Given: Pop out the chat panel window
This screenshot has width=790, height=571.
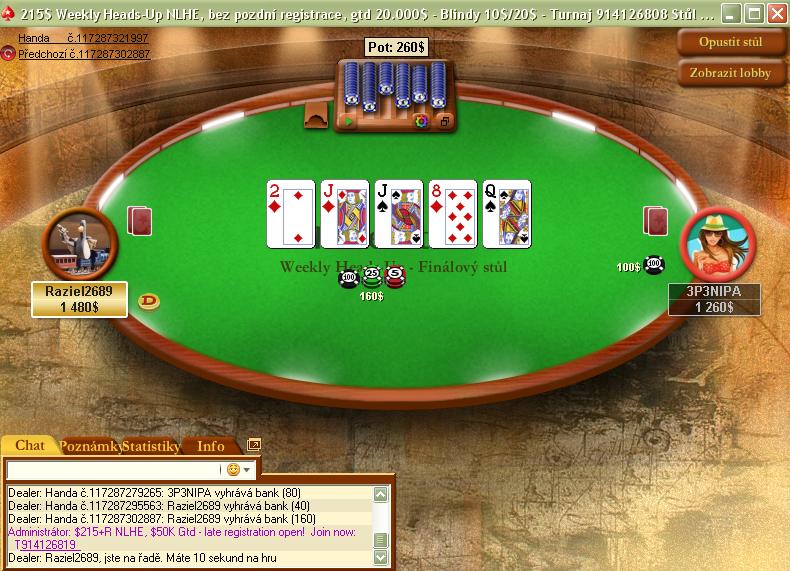Looking at the screenshot, I should click(x=254, y=445).
